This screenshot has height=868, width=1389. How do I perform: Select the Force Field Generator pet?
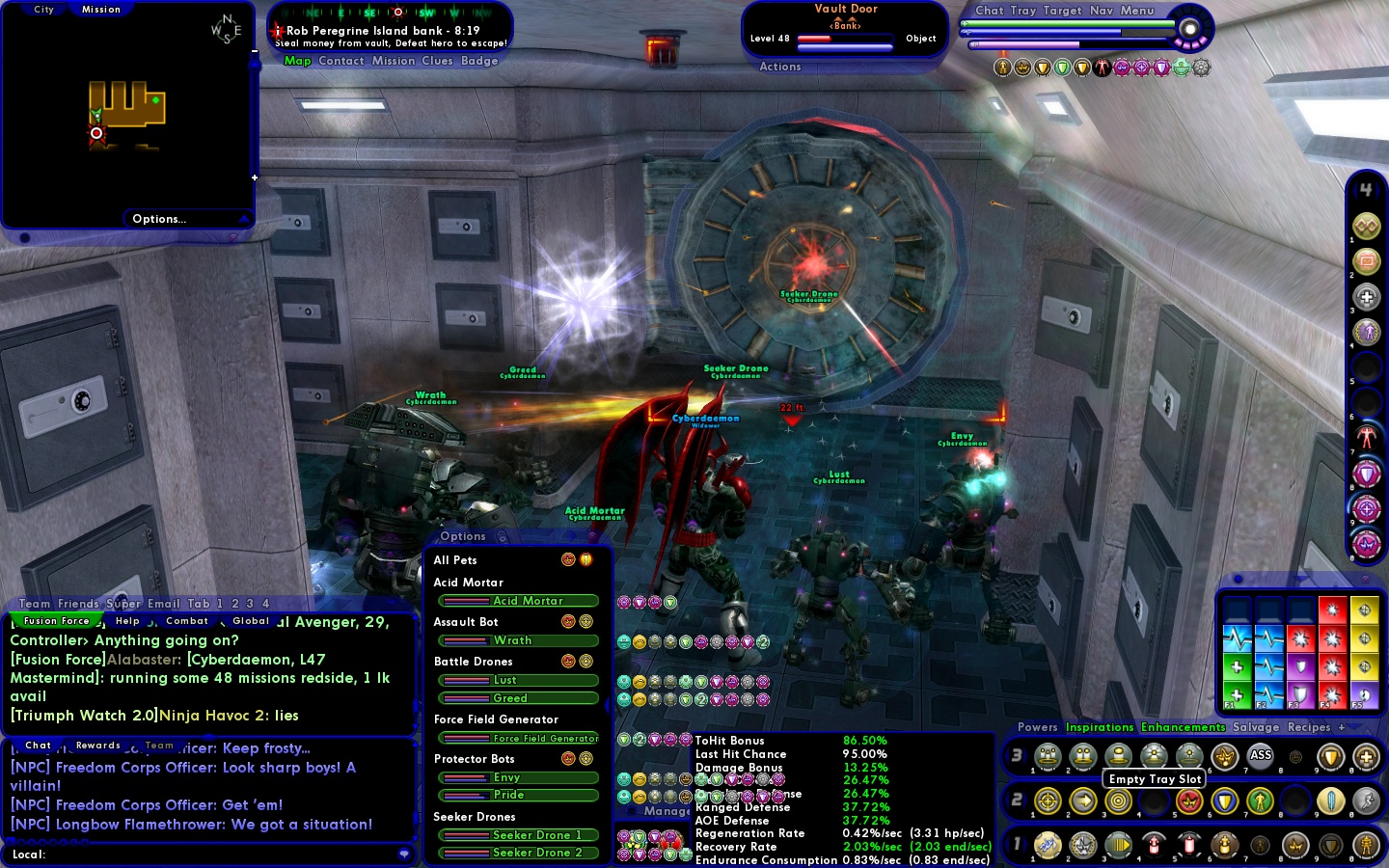coord(519,739)
